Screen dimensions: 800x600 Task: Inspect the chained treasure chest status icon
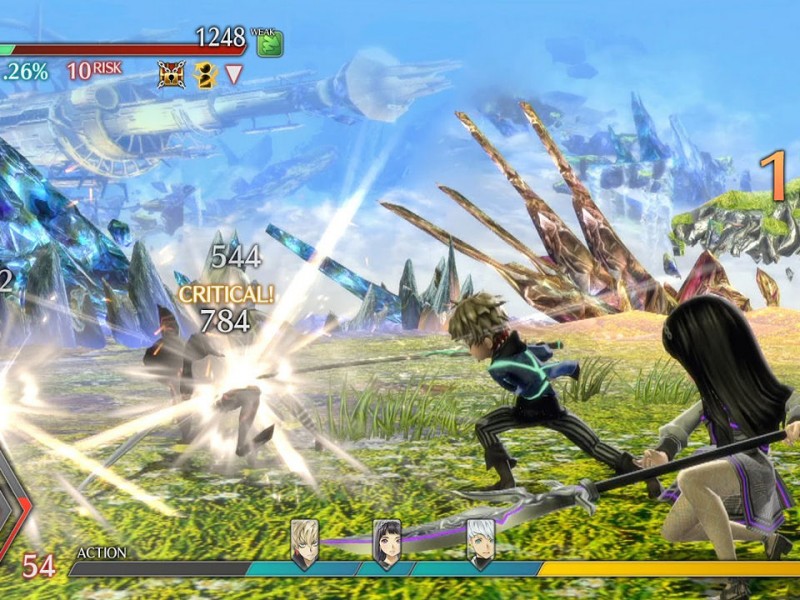pos(171,74)
